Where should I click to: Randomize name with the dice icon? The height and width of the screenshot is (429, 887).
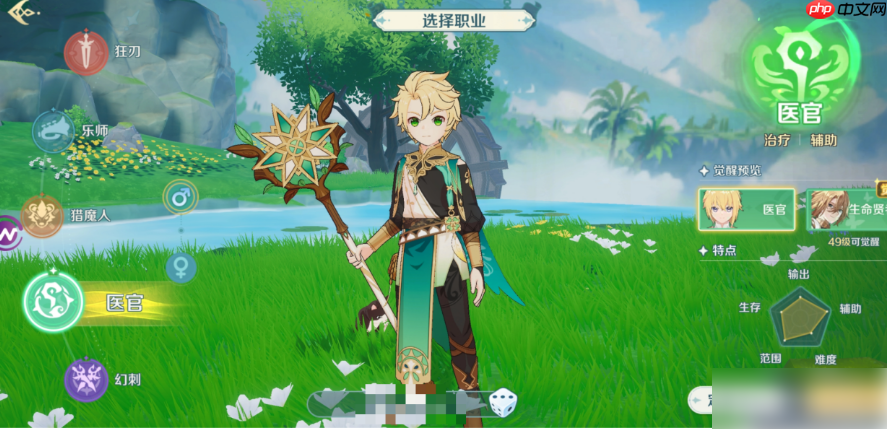pos(502,403)
